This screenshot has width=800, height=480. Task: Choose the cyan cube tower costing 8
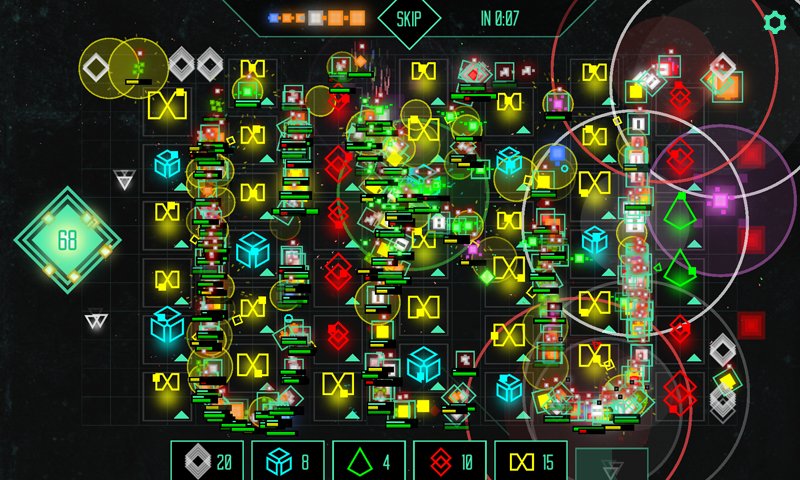287,461
